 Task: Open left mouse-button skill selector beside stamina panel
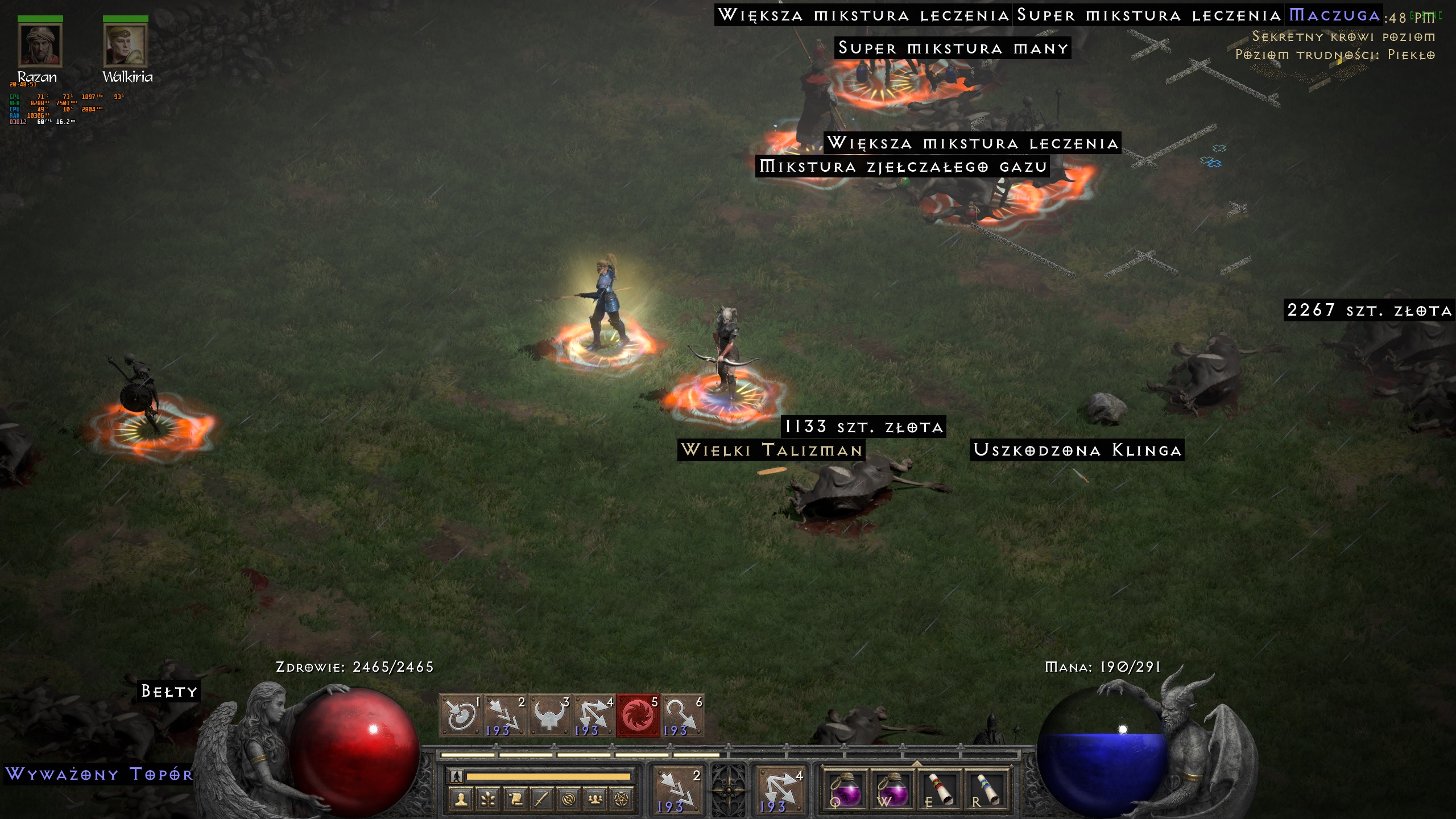677,791
